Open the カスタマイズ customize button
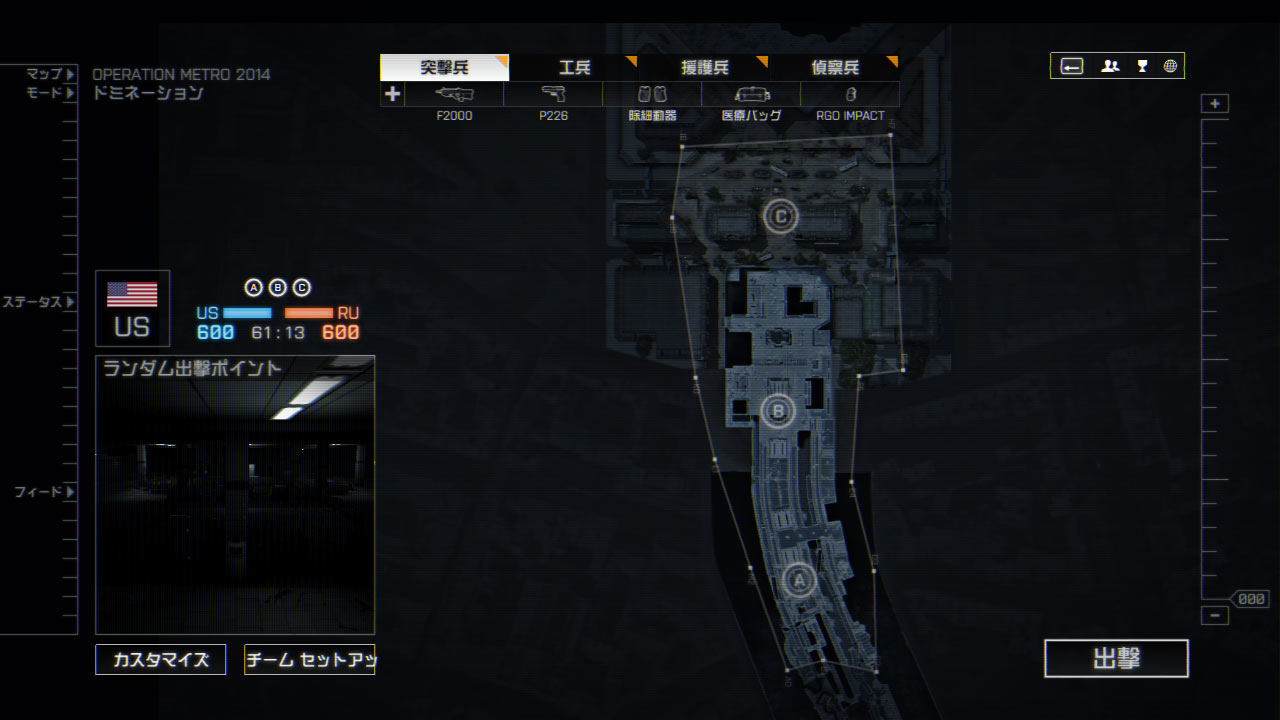Image resolution: width=1280 pixels, height=720 pixels. point(161,660)
